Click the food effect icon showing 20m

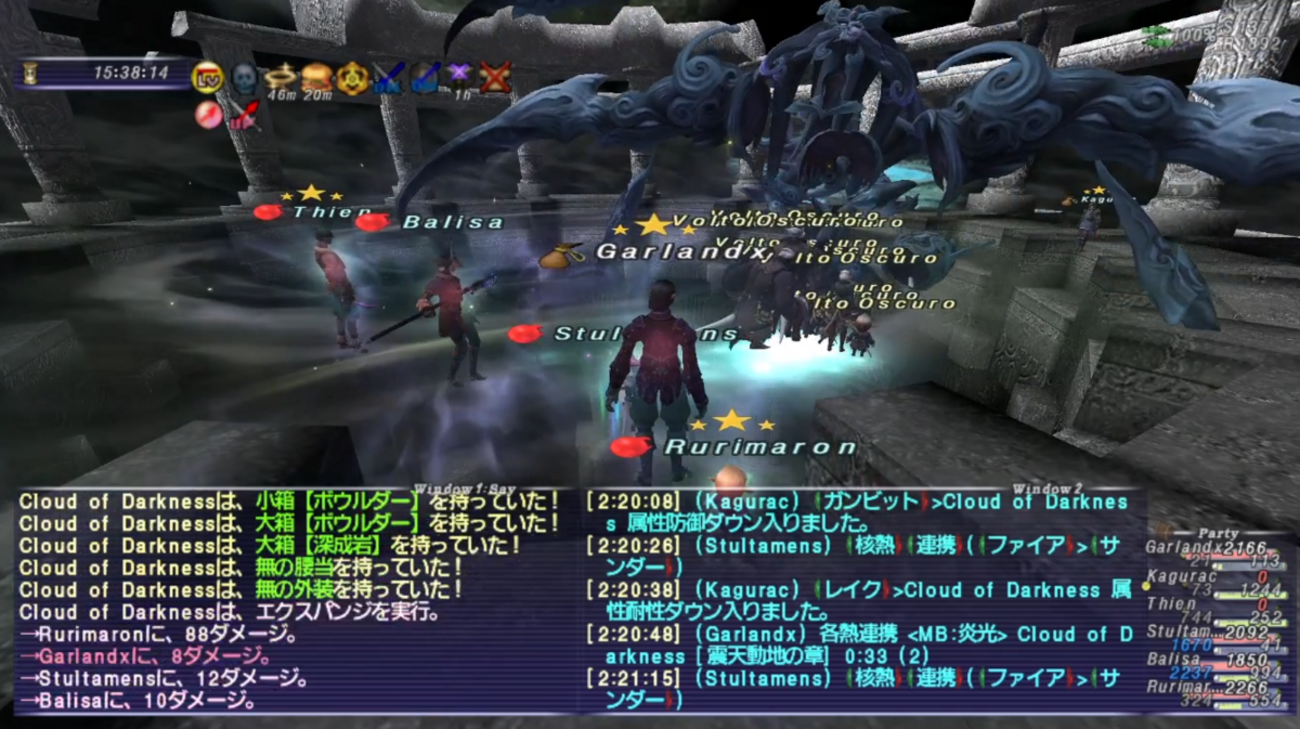pyautogui.click(x=315, y=76)
